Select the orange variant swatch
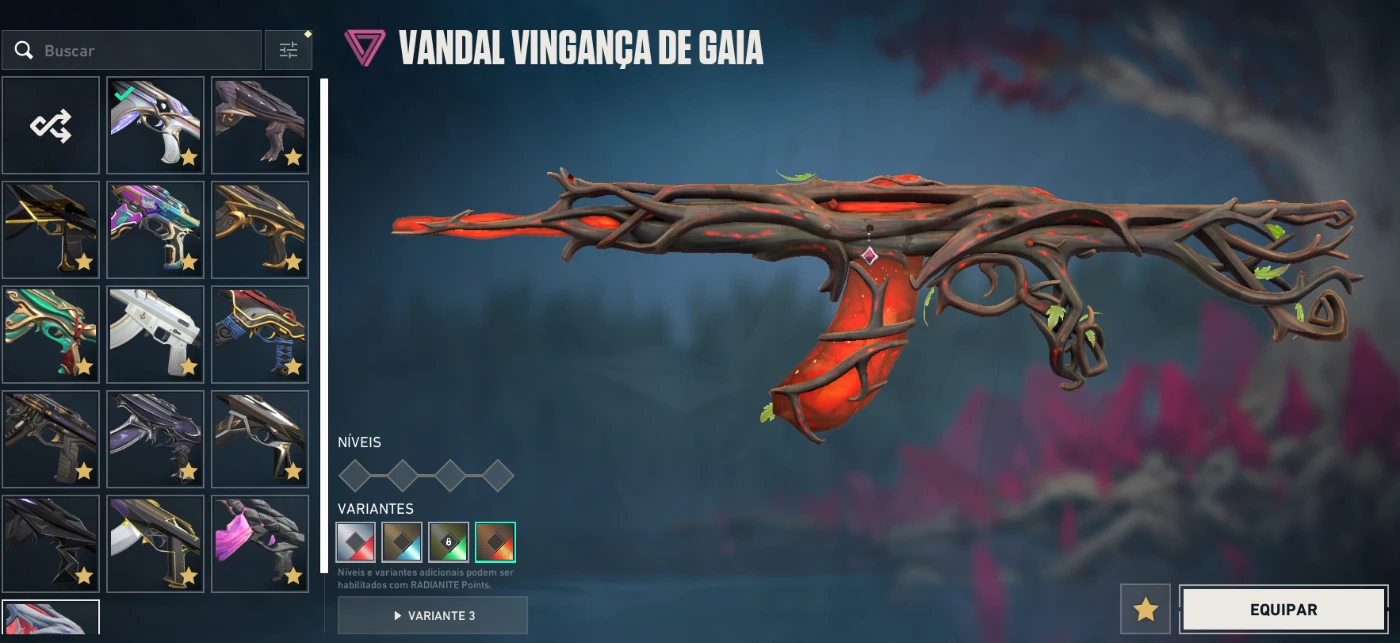Viewport: 1400px width, 643px height. [x=495, y=542]
